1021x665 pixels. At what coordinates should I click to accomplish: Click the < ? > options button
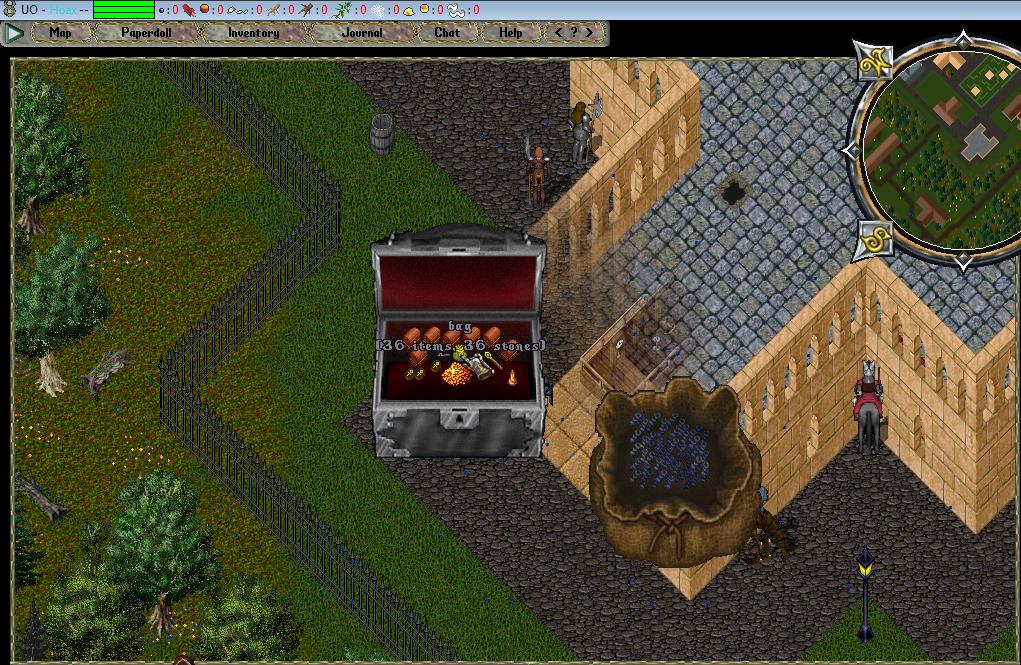[x=574, y=32]
